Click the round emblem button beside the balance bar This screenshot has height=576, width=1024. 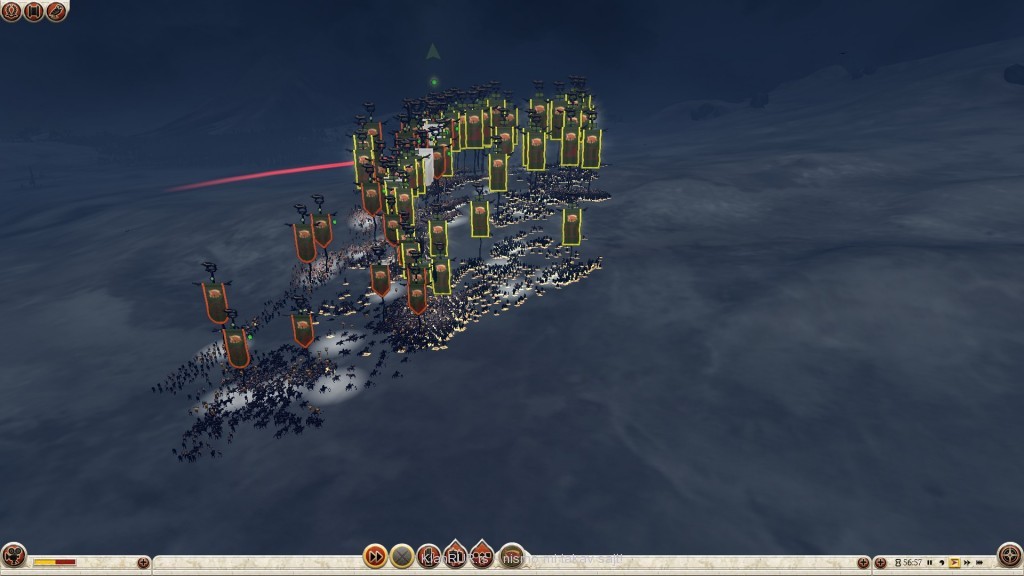click(13, 555)
